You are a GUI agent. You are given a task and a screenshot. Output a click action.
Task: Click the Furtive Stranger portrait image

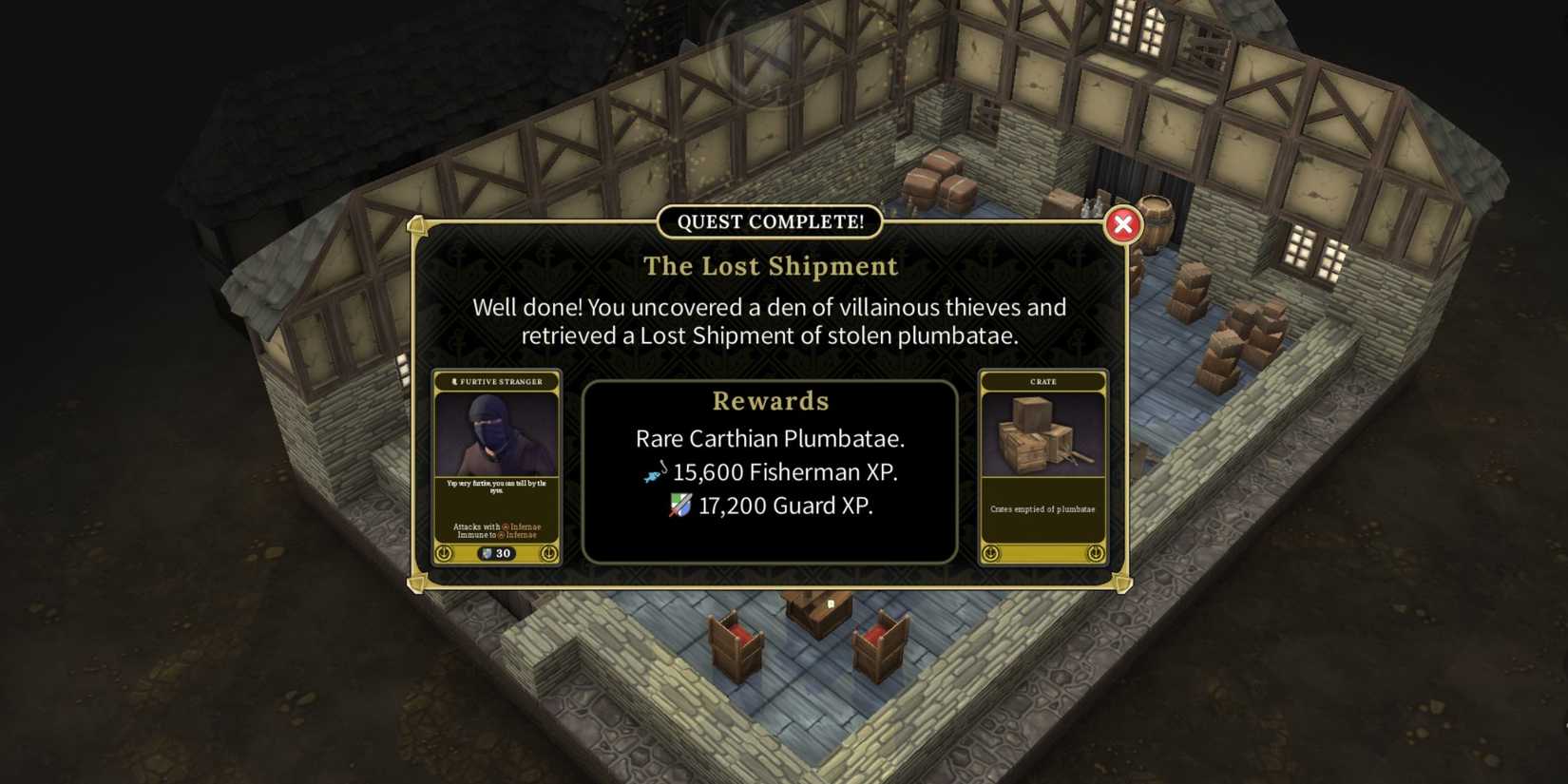tap(497, 435)
